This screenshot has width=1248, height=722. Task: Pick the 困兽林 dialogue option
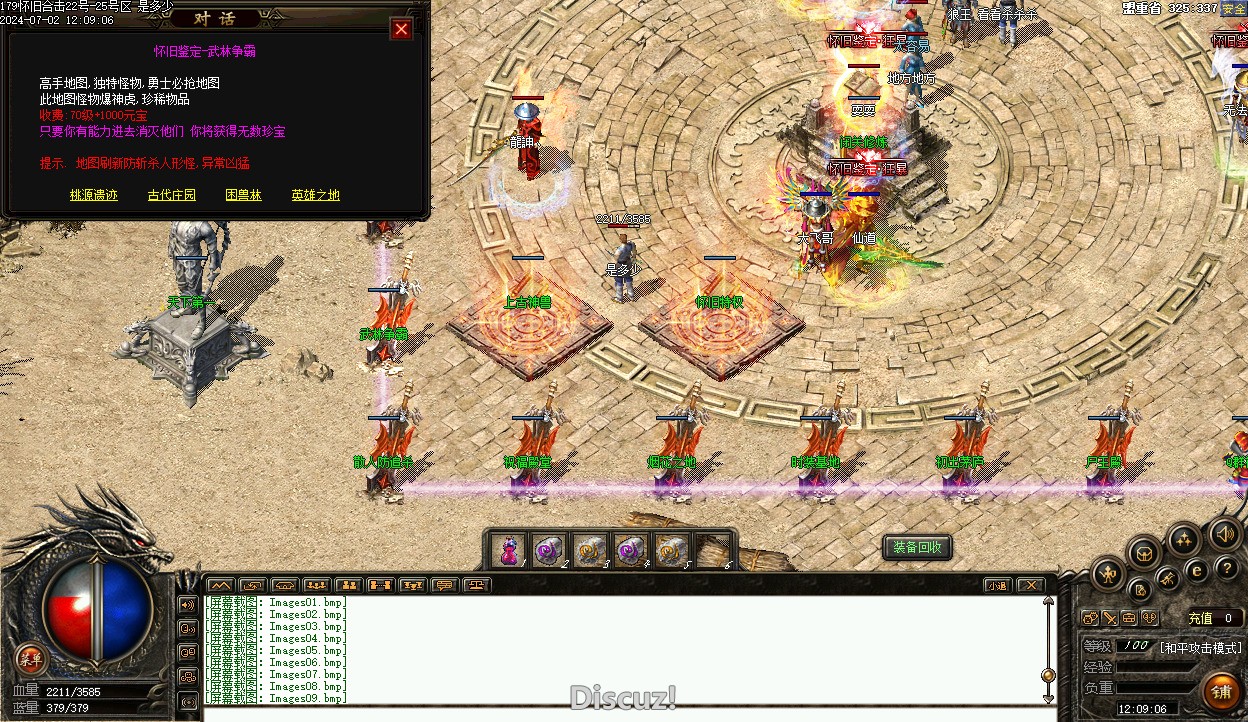tap(243, 195)
